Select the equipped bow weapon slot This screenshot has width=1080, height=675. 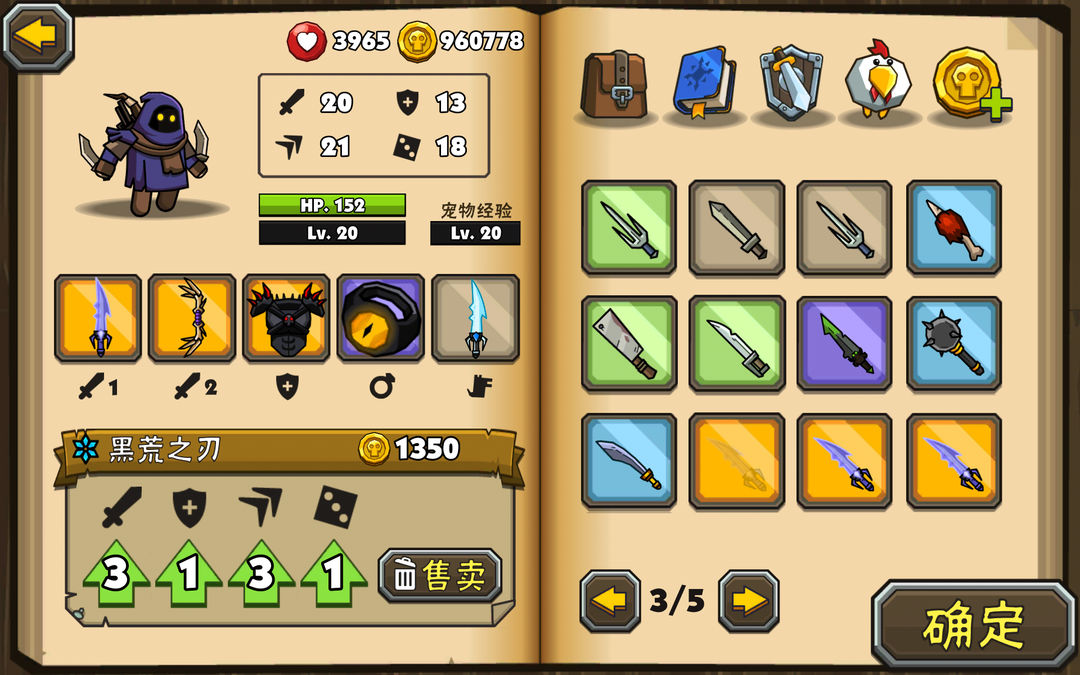click(192, 318)
